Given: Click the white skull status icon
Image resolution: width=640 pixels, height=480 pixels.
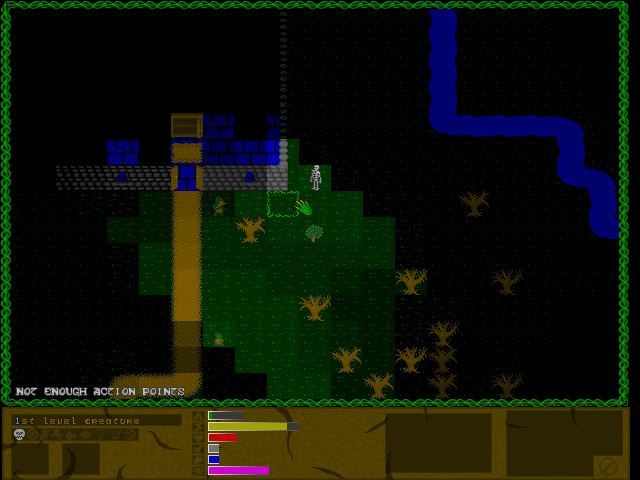Looking at the screenshot, I should tap(19, 435).
